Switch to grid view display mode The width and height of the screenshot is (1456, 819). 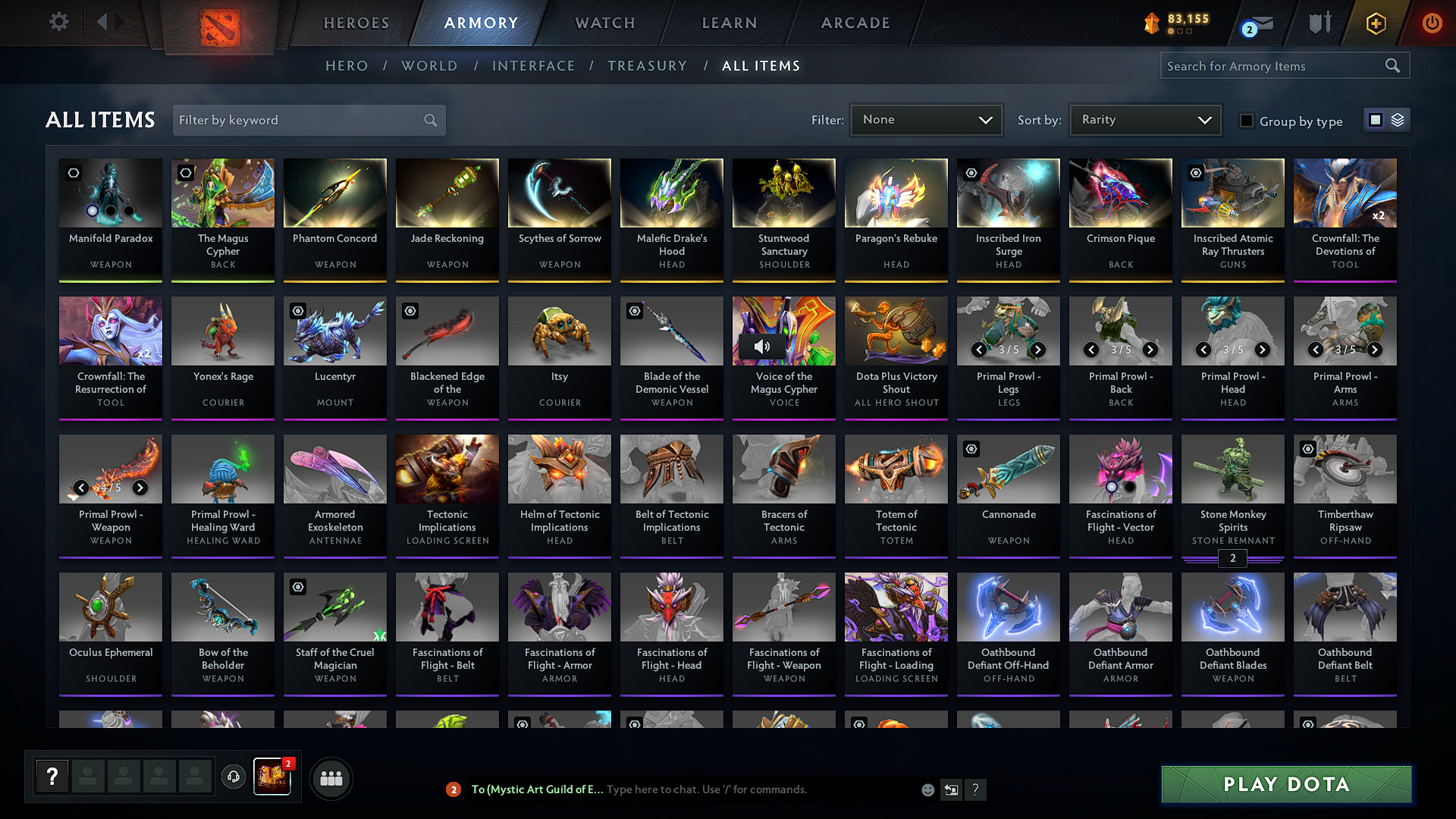[x=1376, y=119]
